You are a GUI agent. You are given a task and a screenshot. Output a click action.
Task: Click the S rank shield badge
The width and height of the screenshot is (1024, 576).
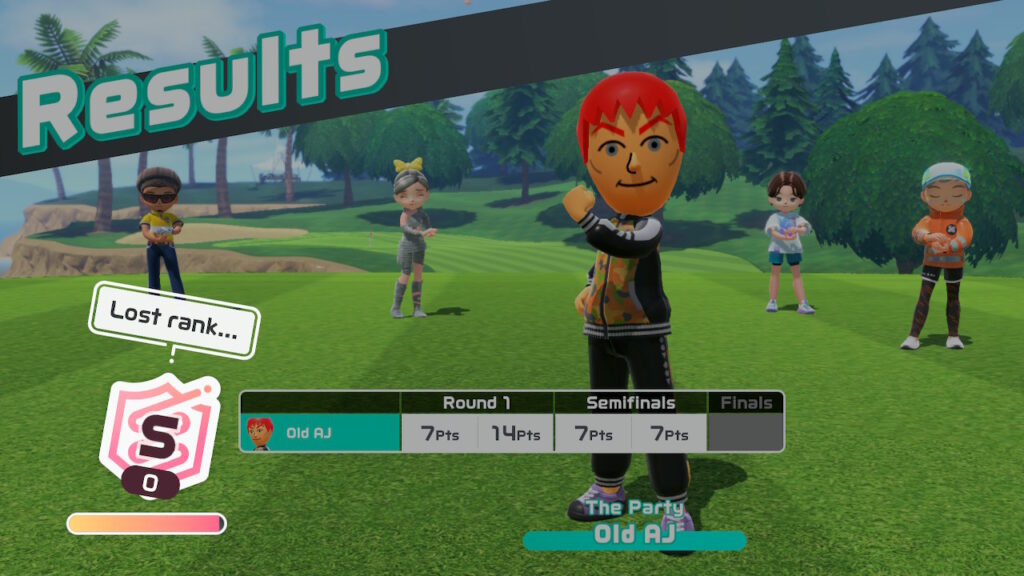click(156, 435)
